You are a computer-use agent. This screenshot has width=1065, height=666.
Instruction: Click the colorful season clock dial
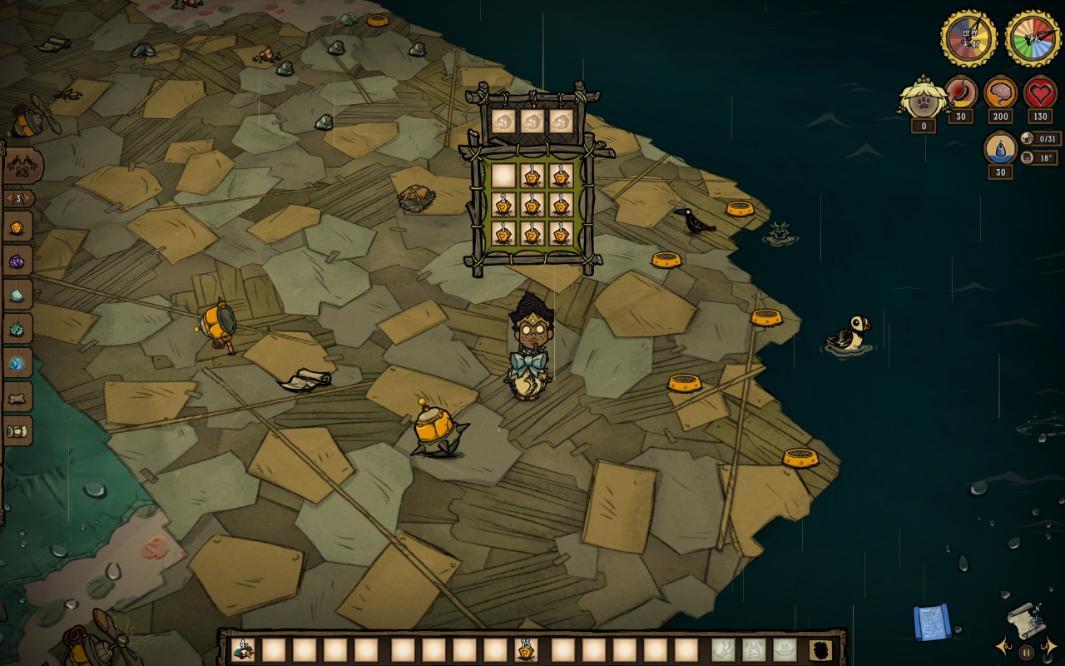pyautogui.click(x=1033, y=39)
